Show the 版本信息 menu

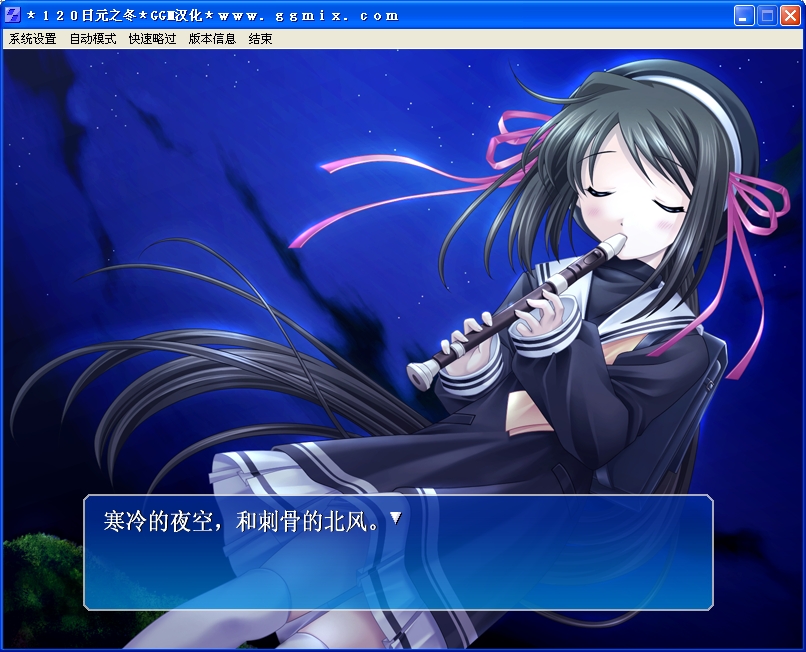(x=212, y=39)
